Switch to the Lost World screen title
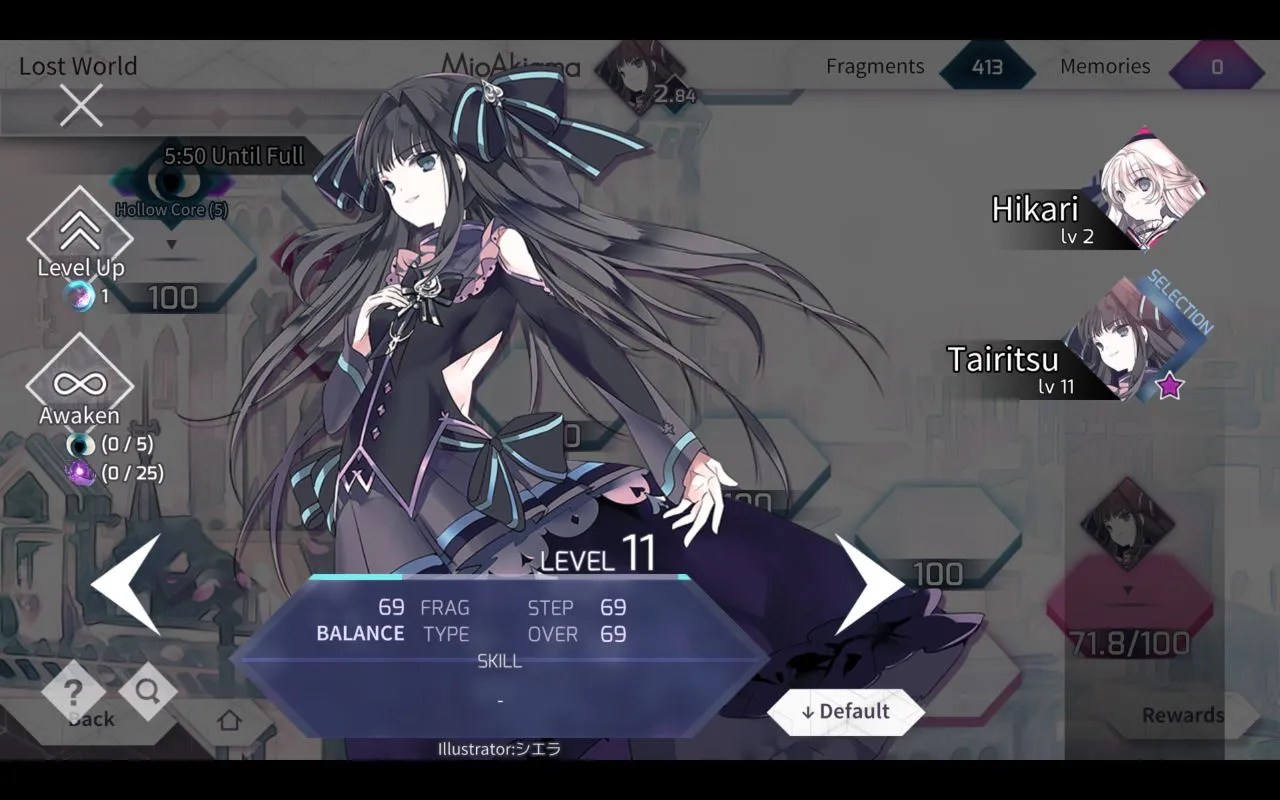 click(77, 66)
